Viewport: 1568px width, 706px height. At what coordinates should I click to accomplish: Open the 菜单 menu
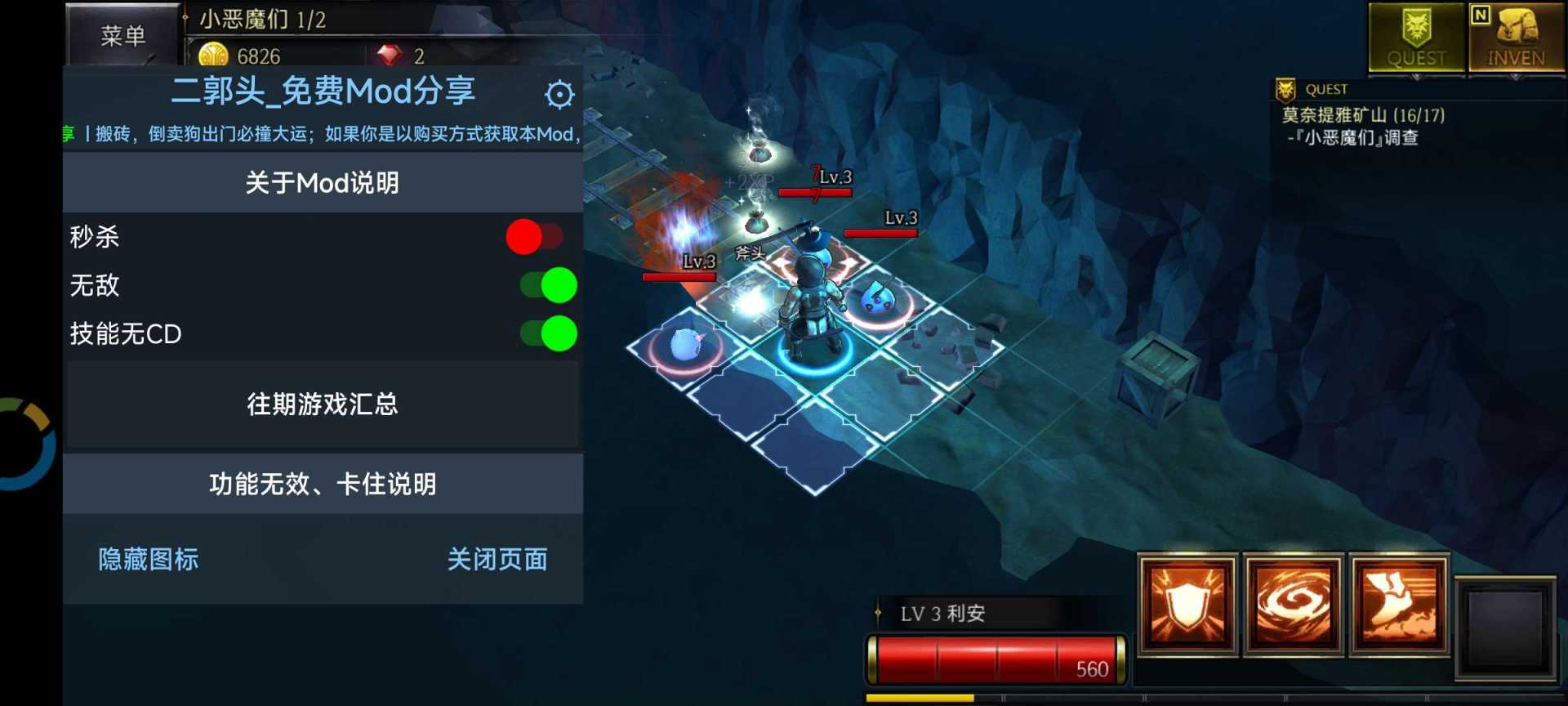click(123, 36)
